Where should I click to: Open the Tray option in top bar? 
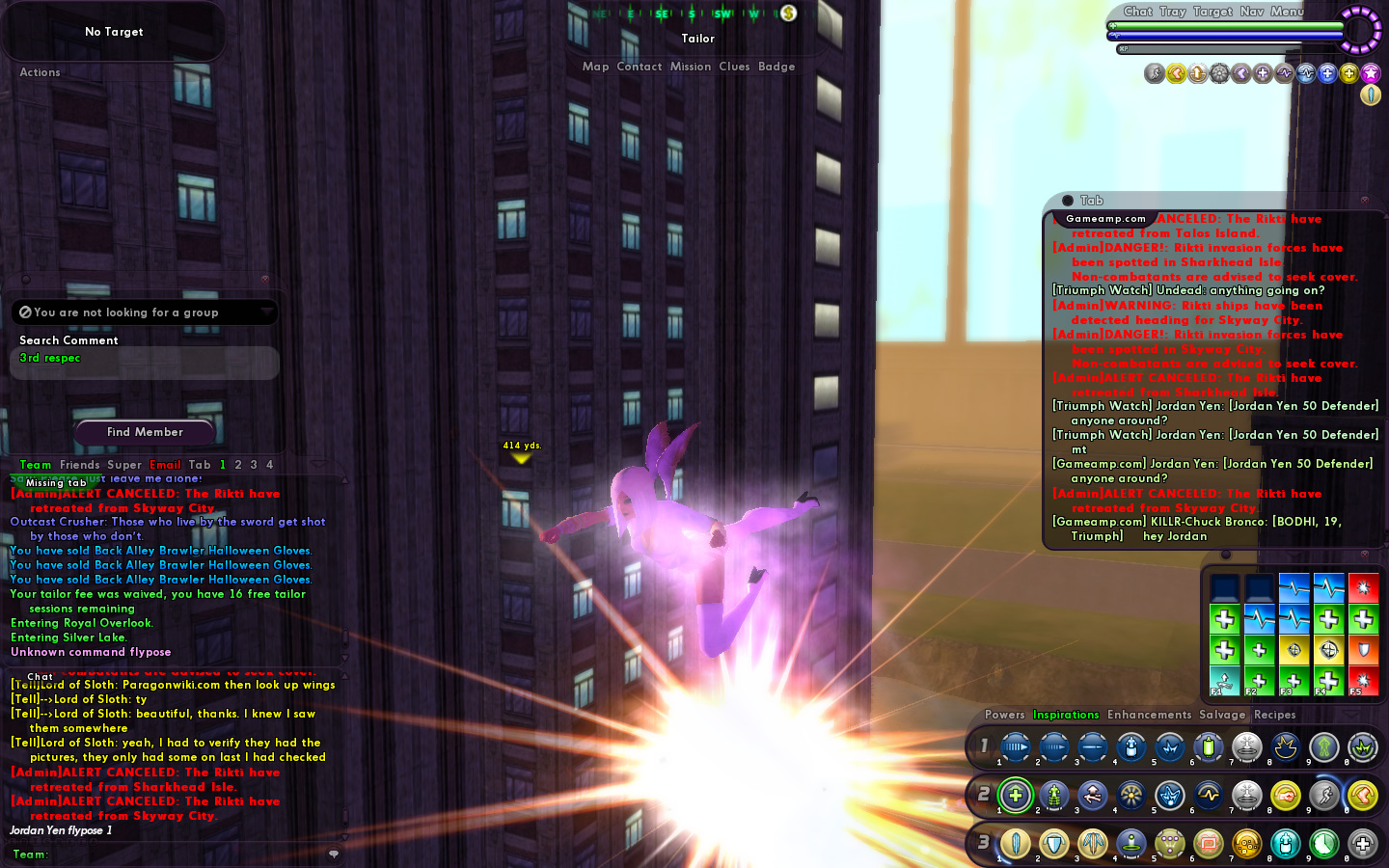pos(1173,12)
